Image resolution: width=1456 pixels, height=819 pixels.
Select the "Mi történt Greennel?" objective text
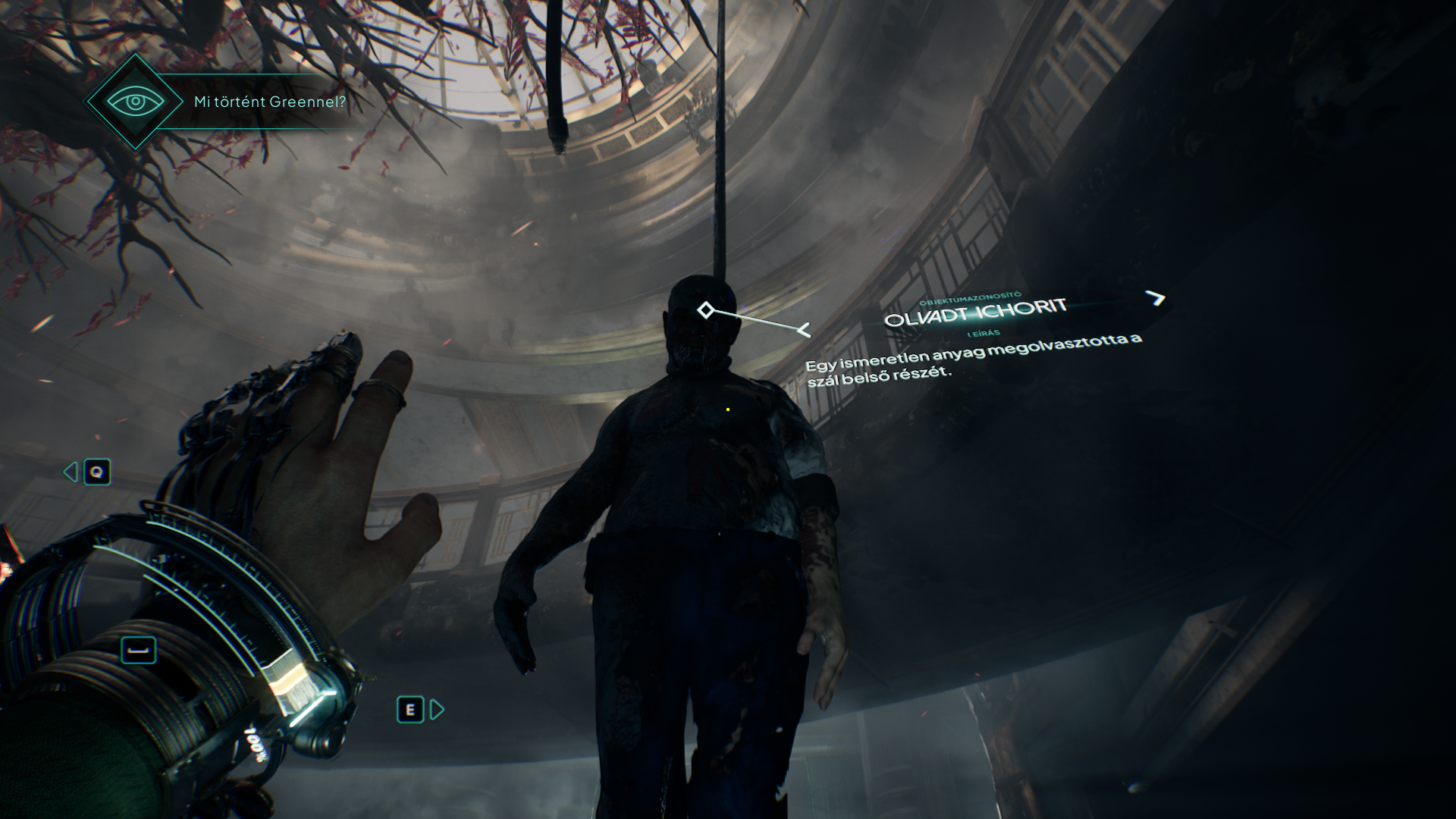(x=270, y=102)
